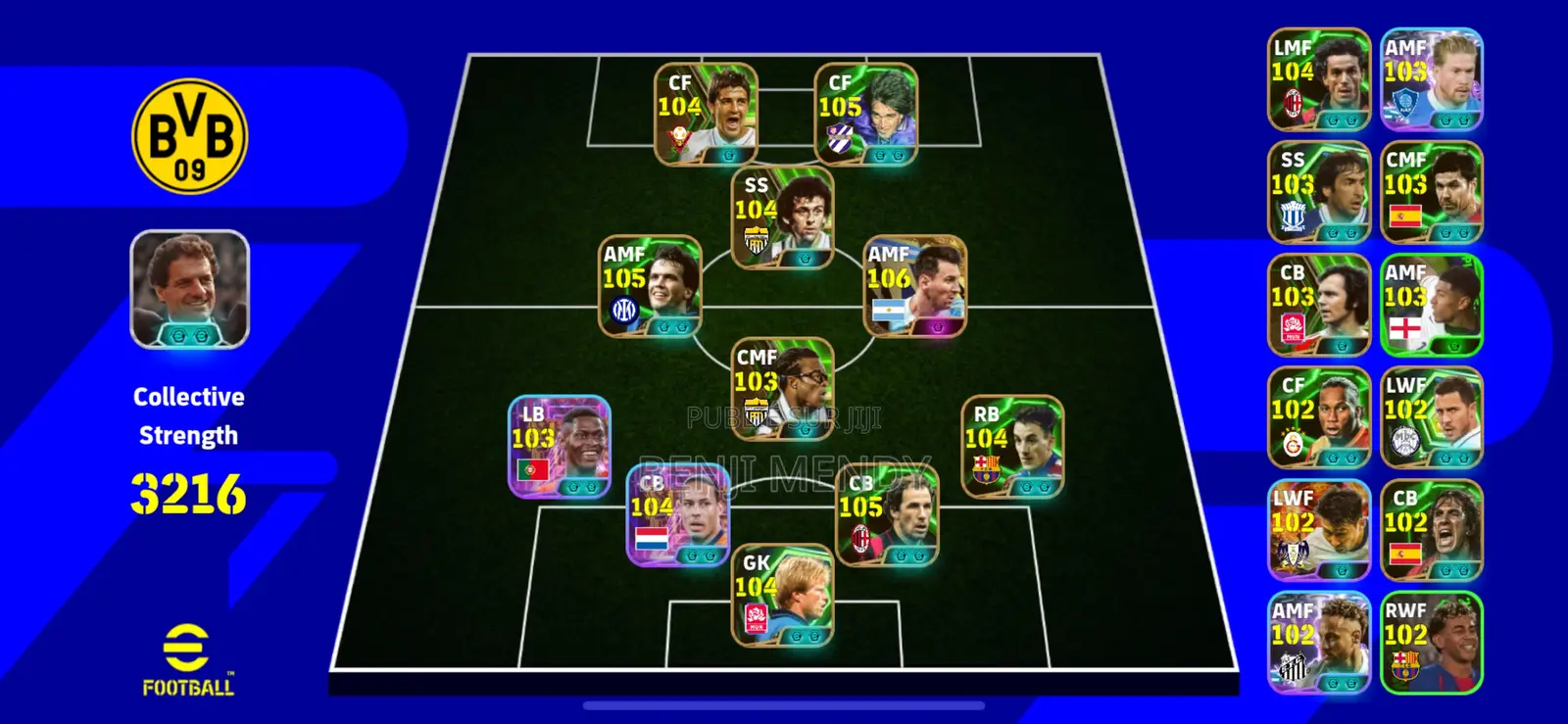Select substitute LMF 104 card
This screenshot has width=1568, height=724.
pos(1319,79)
